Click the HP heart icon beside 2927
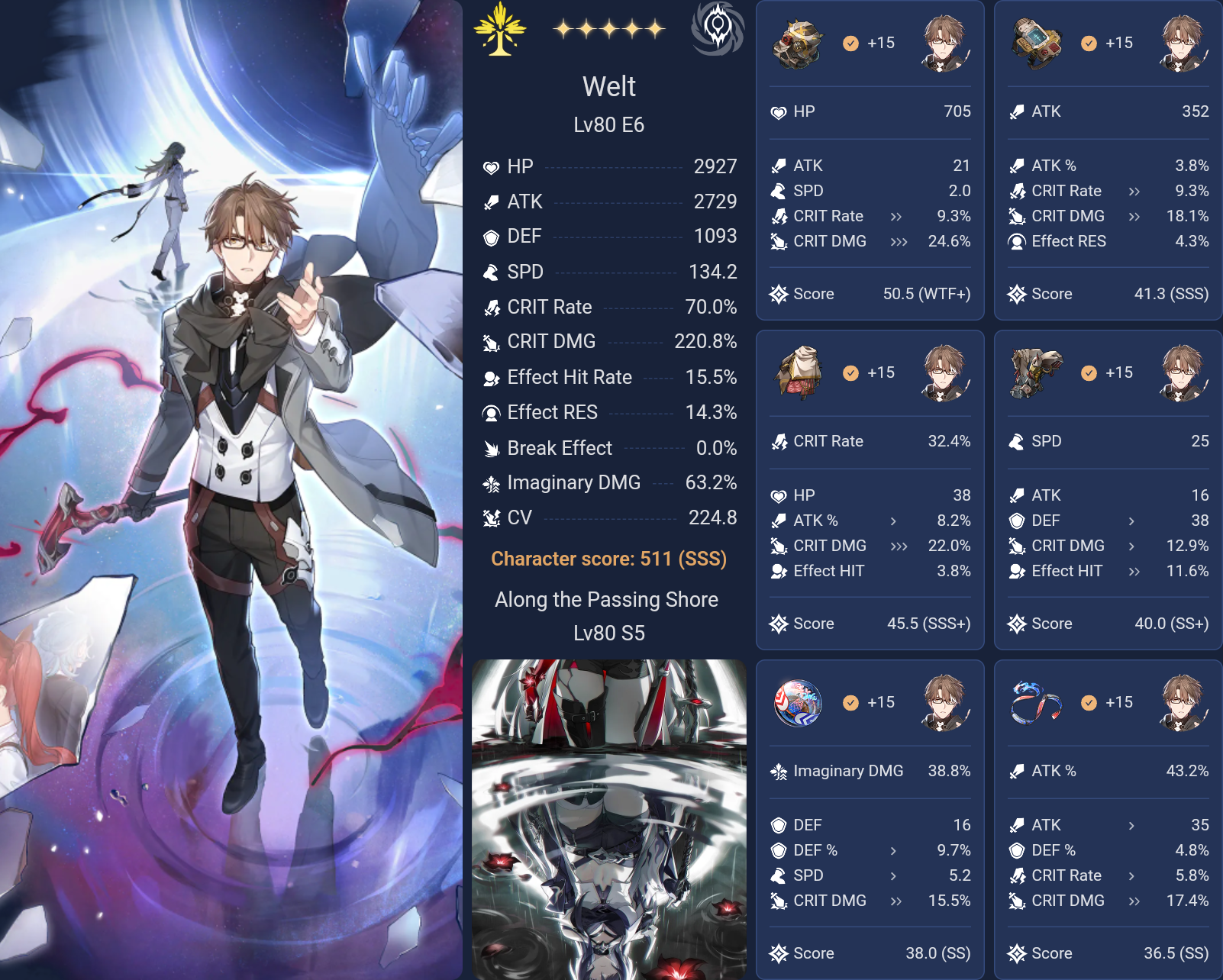 [x=492, y=166]
